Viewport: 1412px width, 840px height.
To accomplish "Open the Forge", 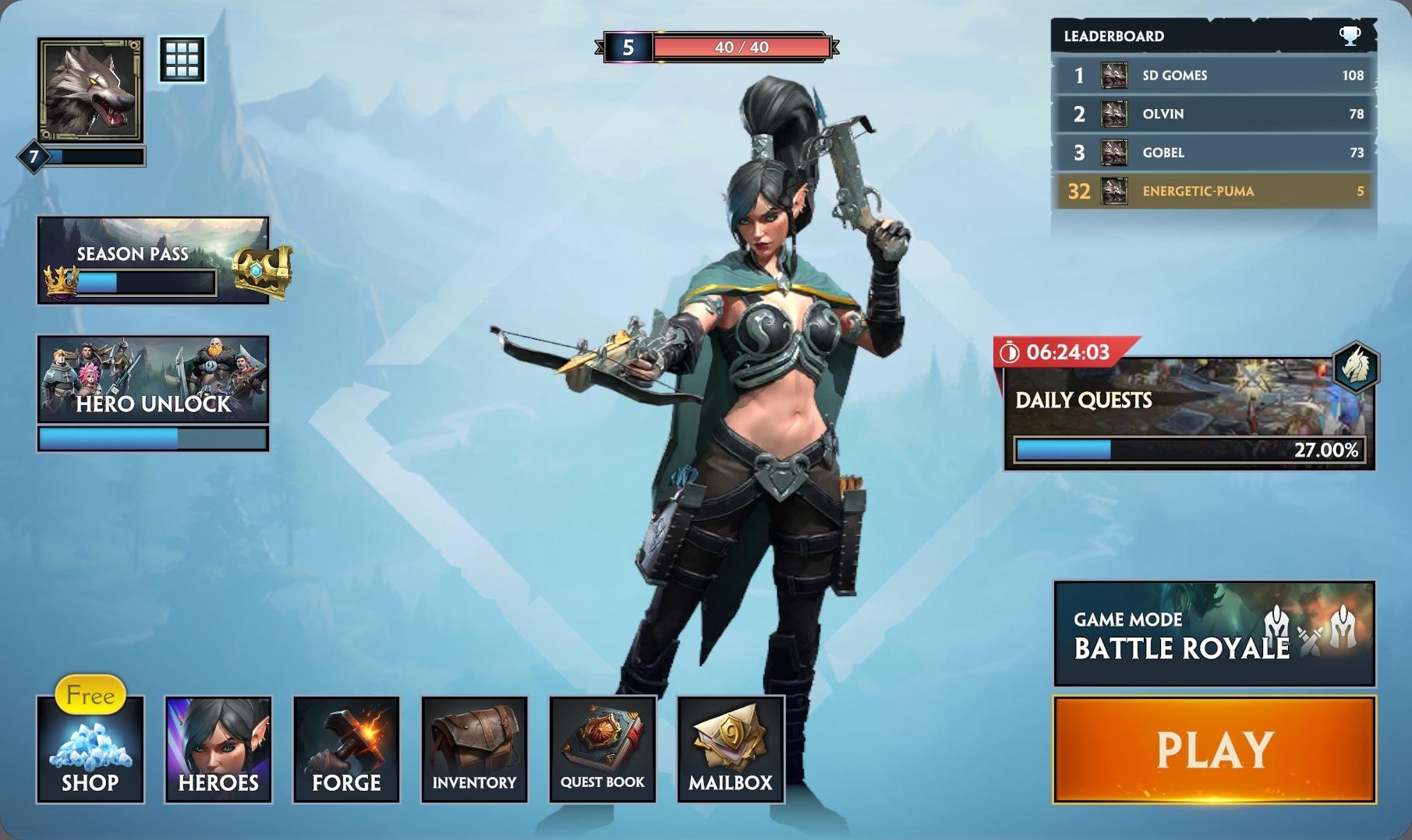I will pos(346,749).
